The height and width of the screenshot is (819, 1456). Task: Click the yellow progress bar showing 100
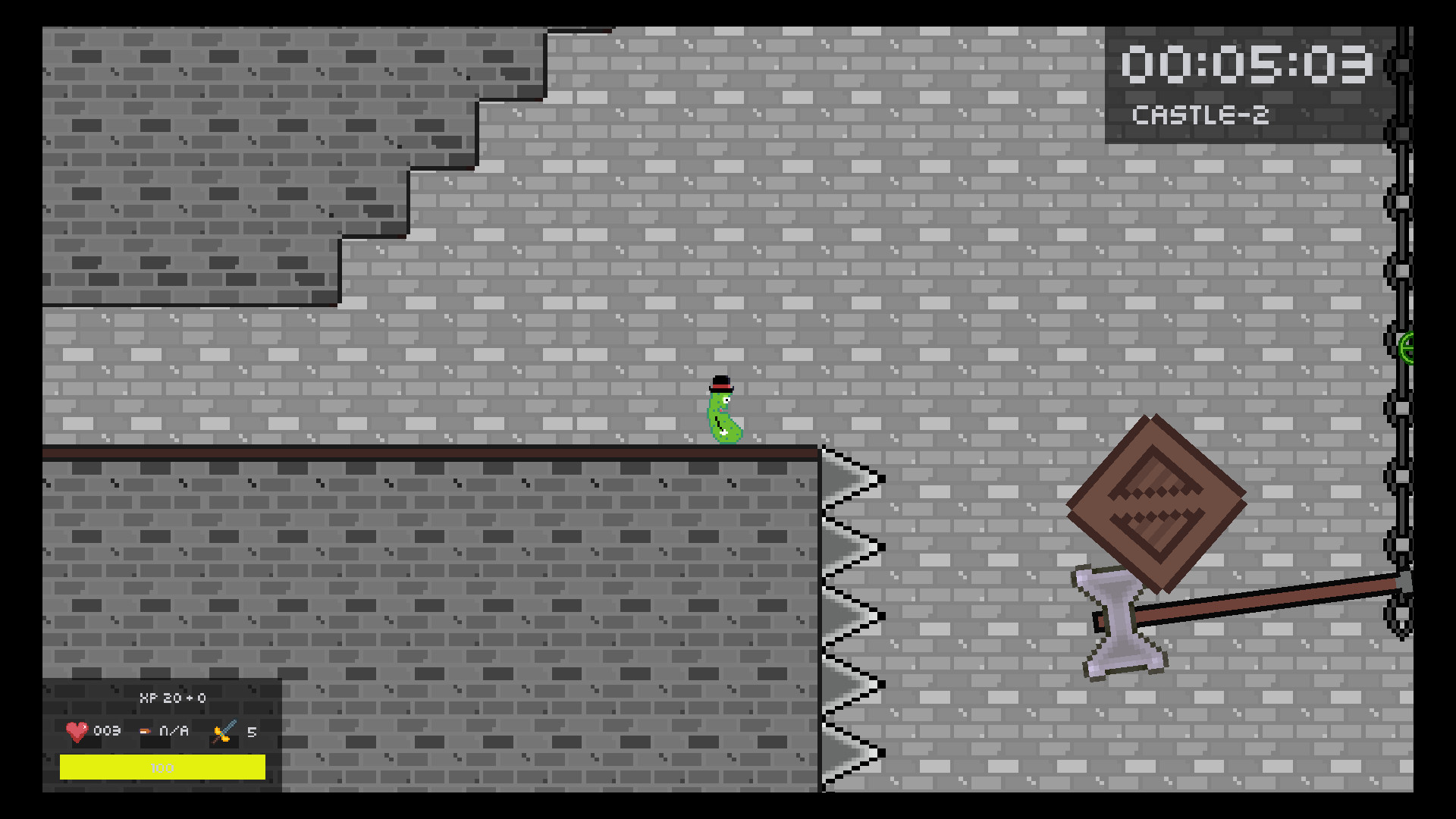click(162, 767)
